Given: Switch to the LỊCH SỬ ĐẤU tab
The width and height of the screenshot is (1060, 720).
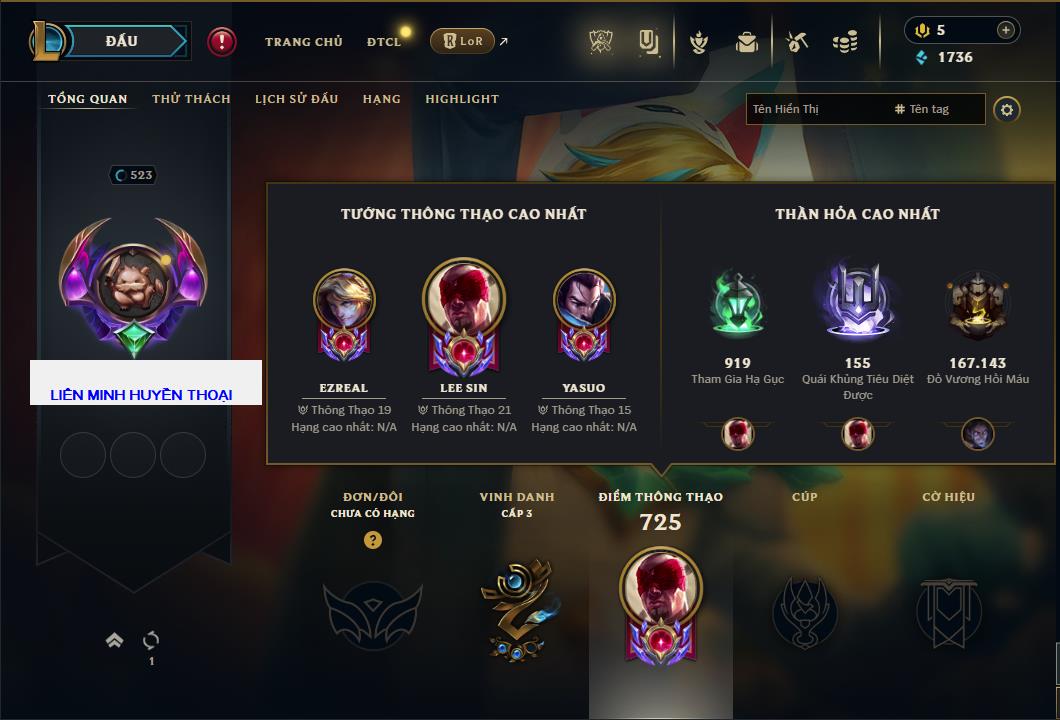Looking at the screenshot, I should 296,99.
